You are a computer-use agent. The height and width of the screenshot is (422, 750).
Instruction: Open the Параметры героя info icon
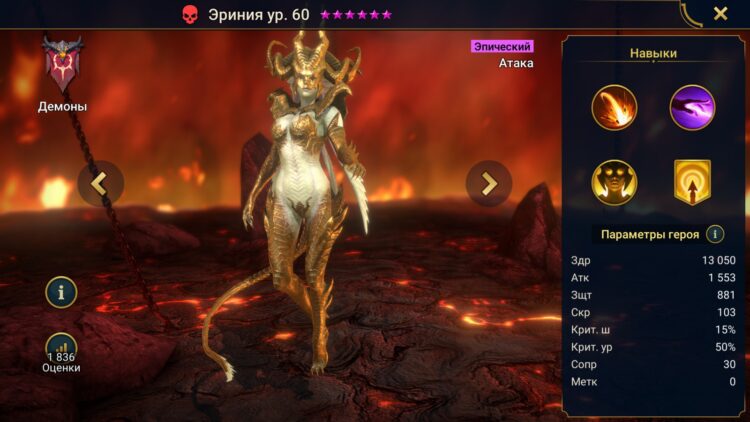715,234
